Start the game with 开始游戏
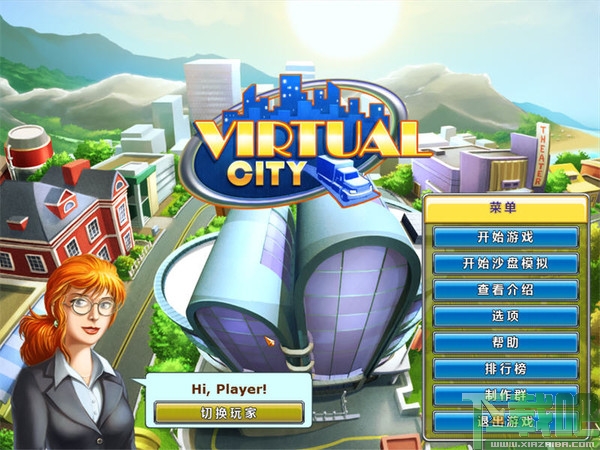Image resolution: width=600 pixels, height=450 pixels. (x=505, y=238)
